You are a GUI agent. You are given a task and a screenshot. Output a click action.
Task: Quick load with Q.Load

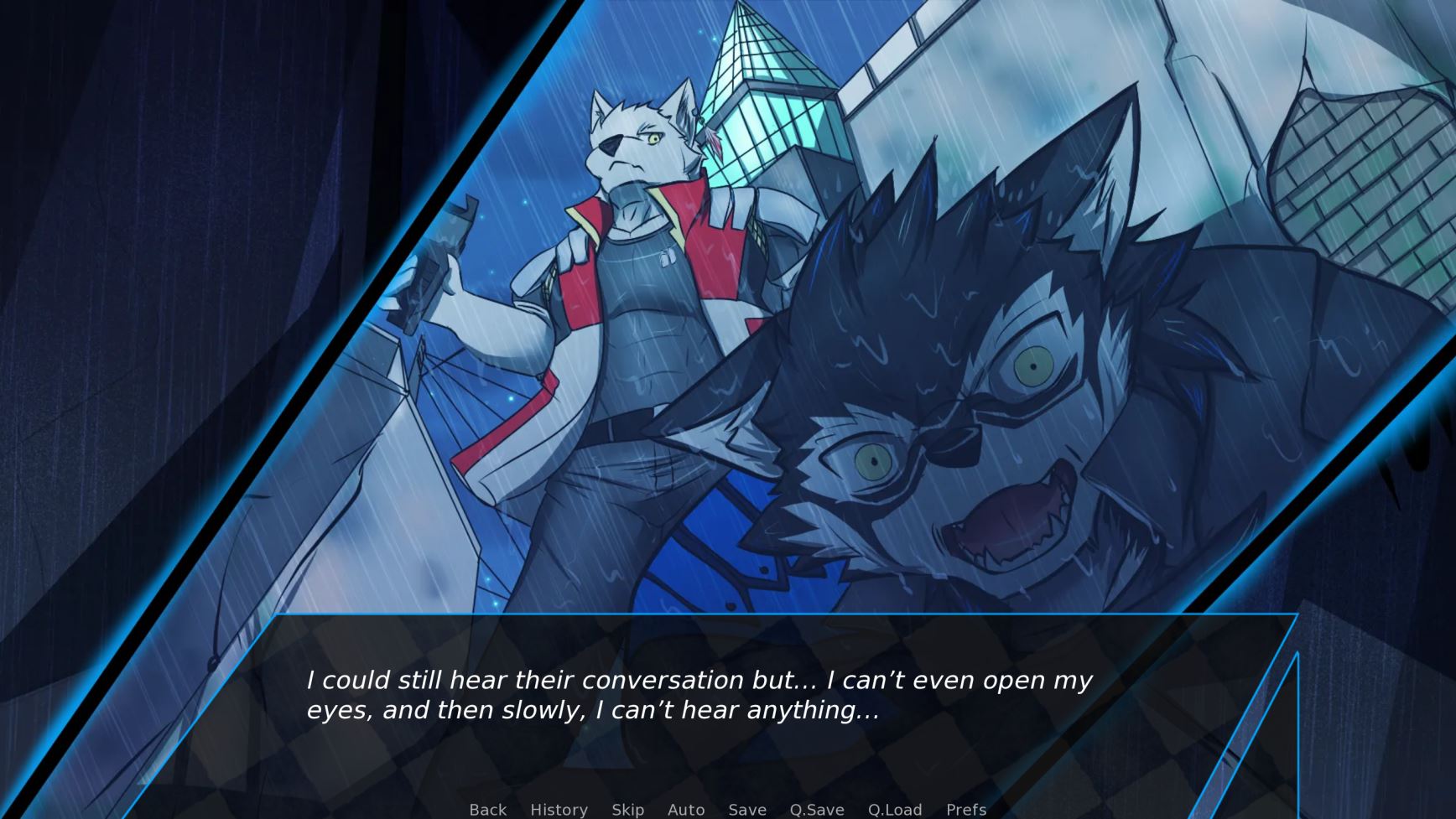[x=894, y=810]
